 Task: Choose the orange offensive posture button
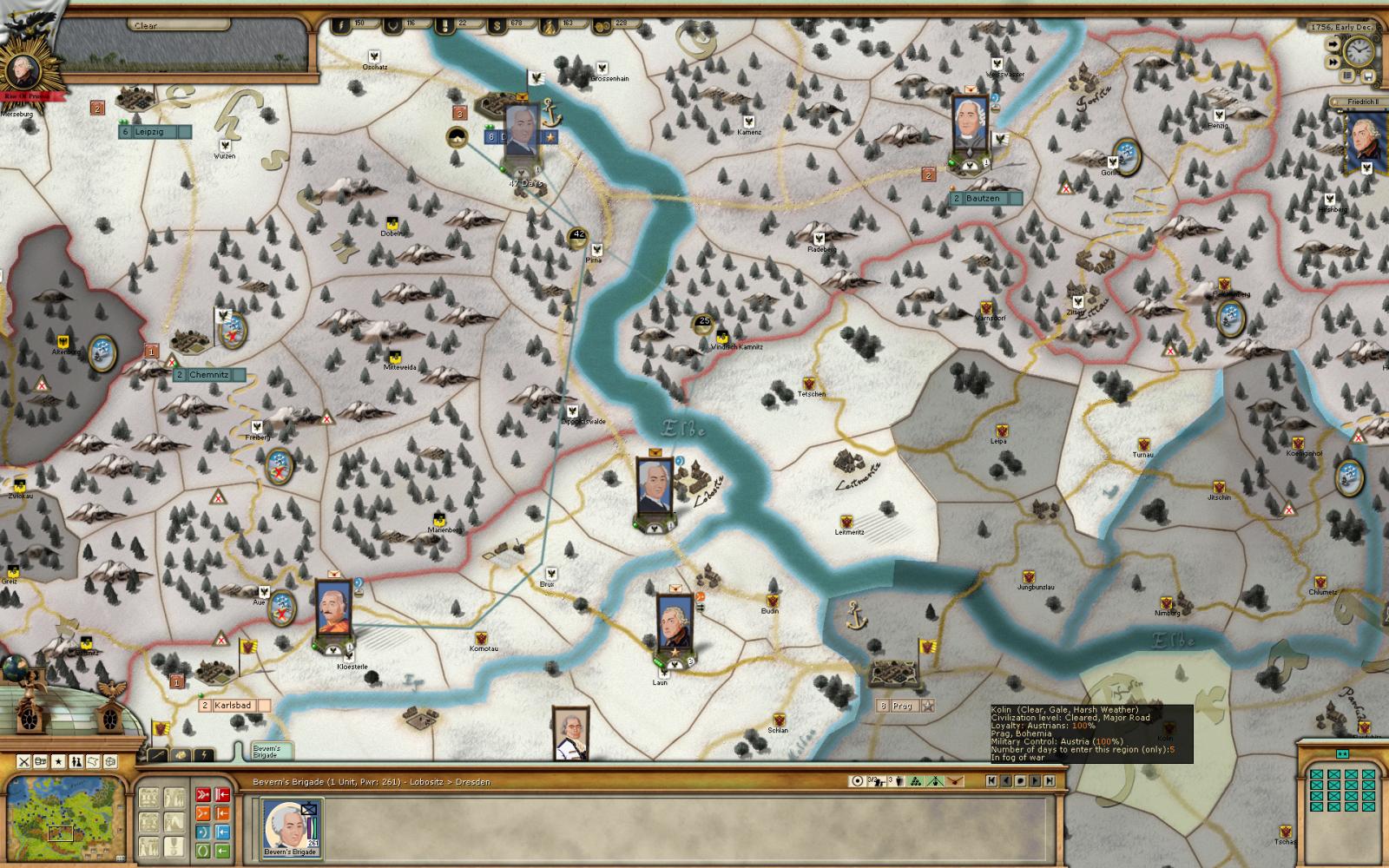pos(202,812)
